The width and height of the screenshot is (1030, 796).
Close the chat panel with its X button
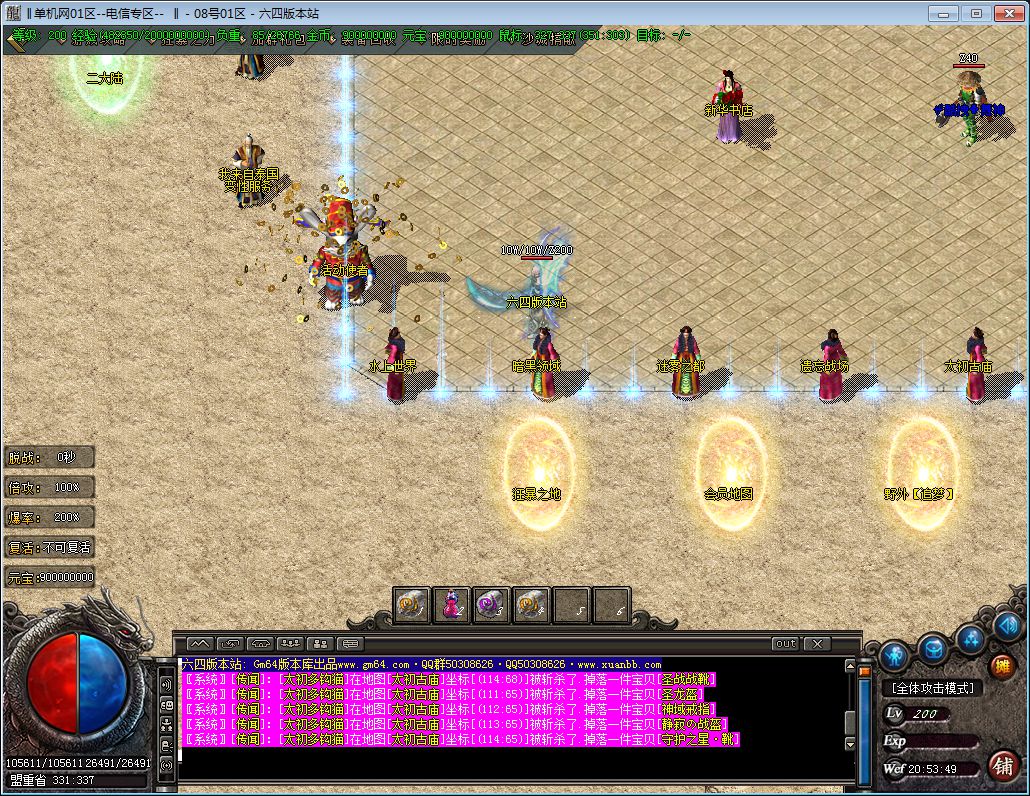coord(818,643)
